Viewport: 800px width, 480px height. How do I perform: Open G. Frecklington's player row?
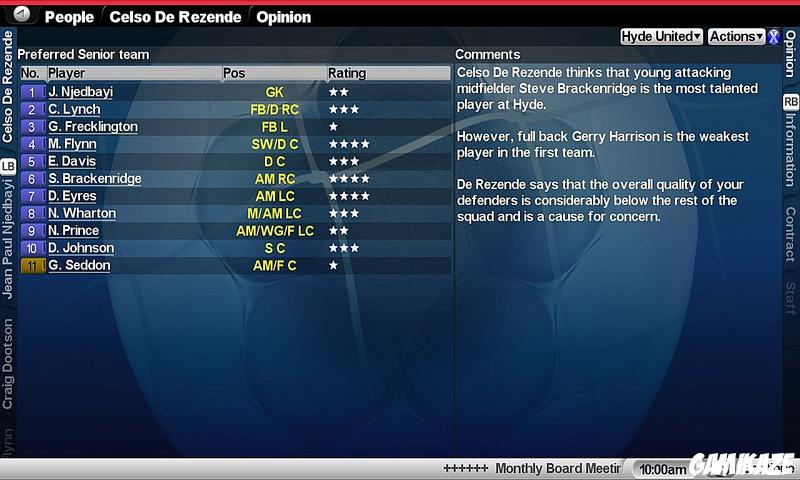click(x=92, y=127)
